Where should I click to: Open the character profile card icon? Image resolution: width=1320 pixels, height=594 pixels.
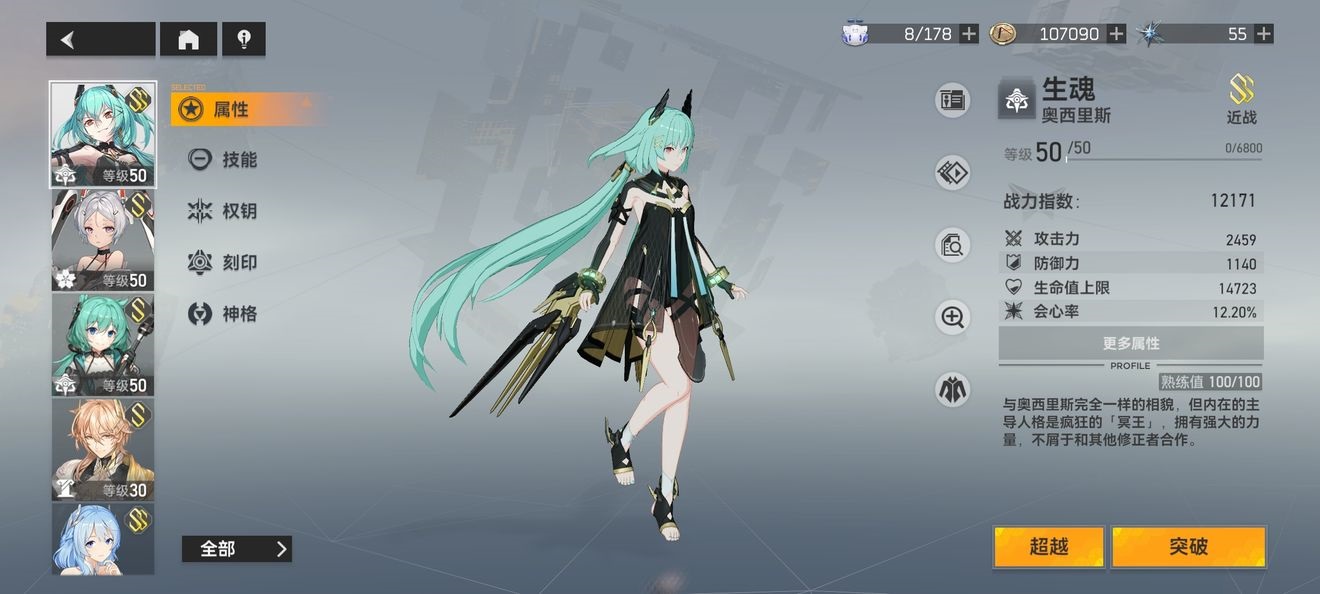[952, 100]
